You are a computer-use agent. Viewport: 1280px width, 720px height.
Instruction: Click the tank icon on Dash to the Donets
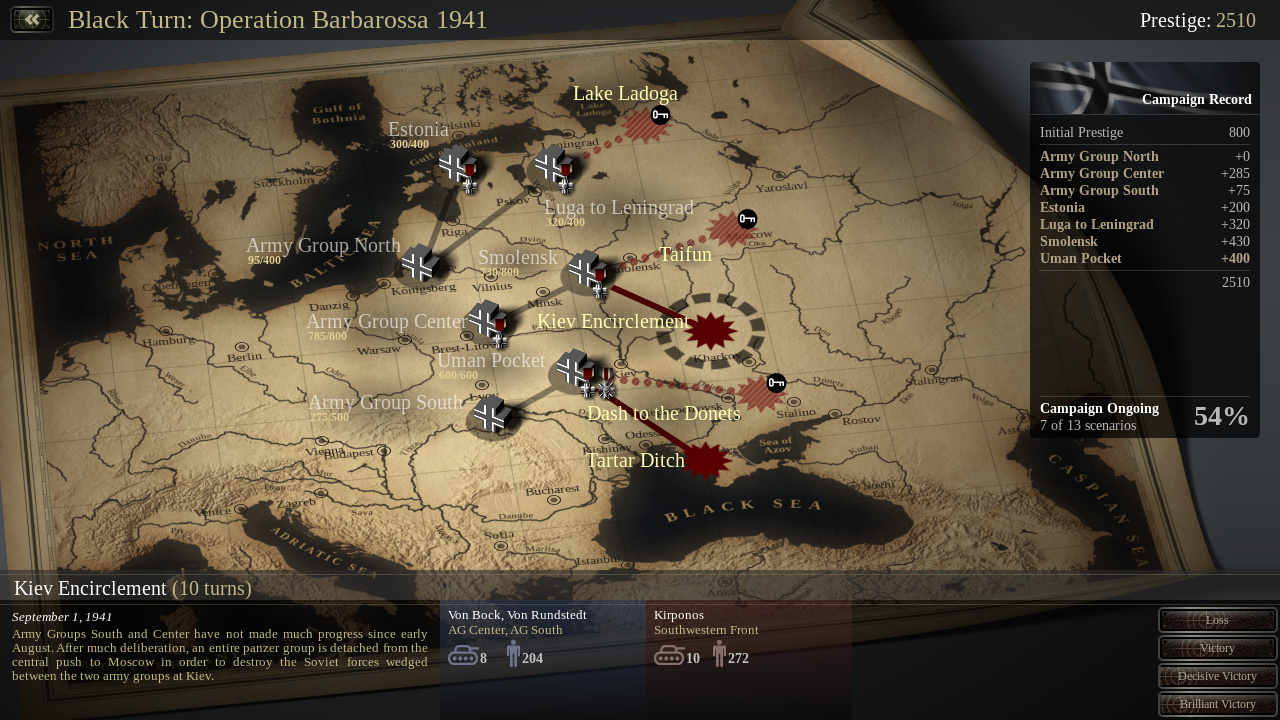pyautogui.click(x=777, y=382)
